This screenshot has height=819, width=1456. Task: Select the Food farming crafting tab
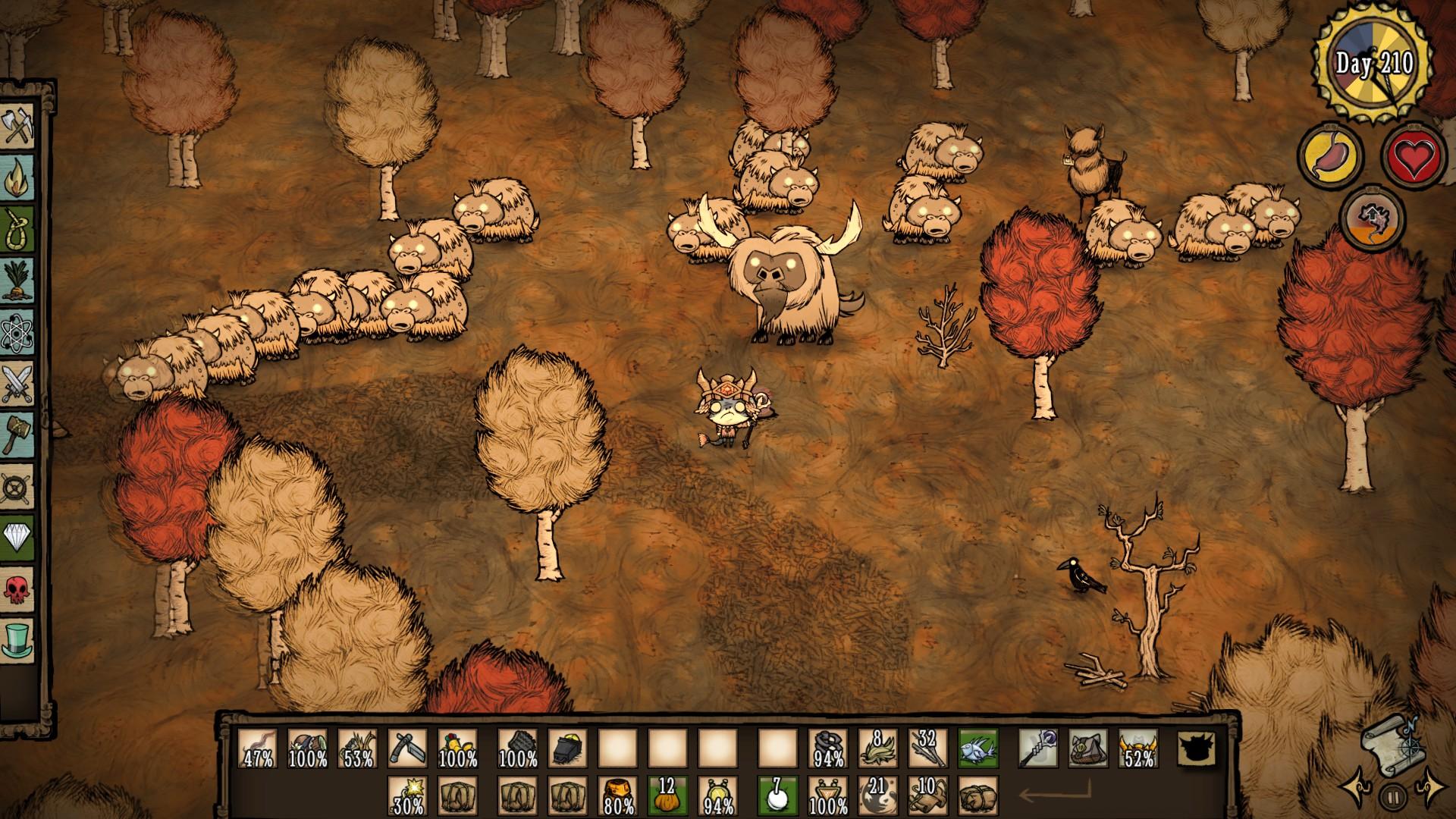18,281
